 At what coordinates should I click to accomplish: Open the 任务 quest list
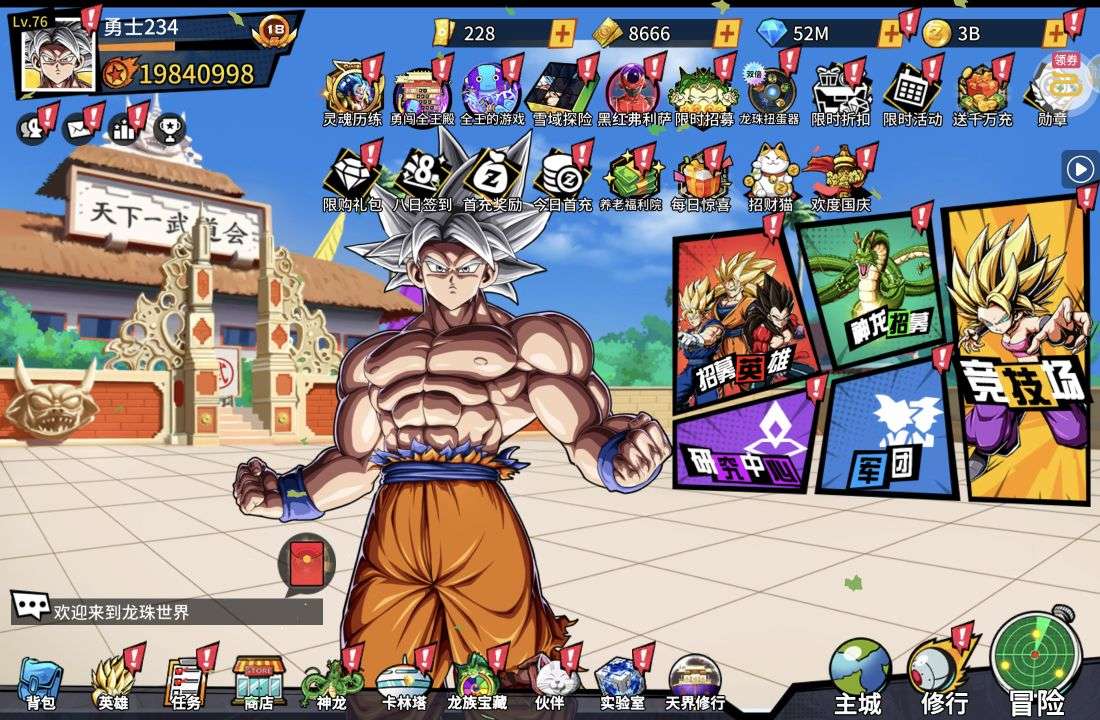(x=185, y=683)
